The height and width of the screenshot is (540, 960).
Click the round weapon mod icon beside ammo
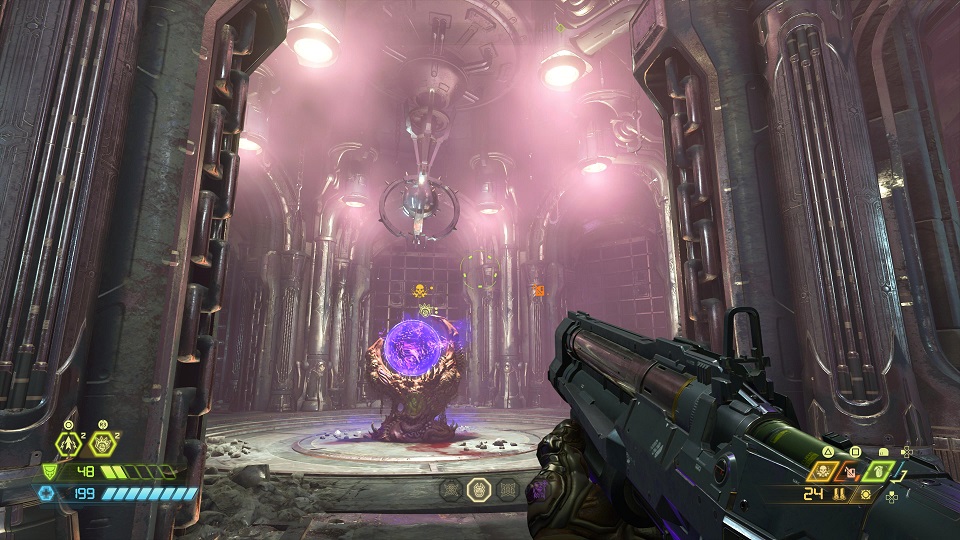865,494
